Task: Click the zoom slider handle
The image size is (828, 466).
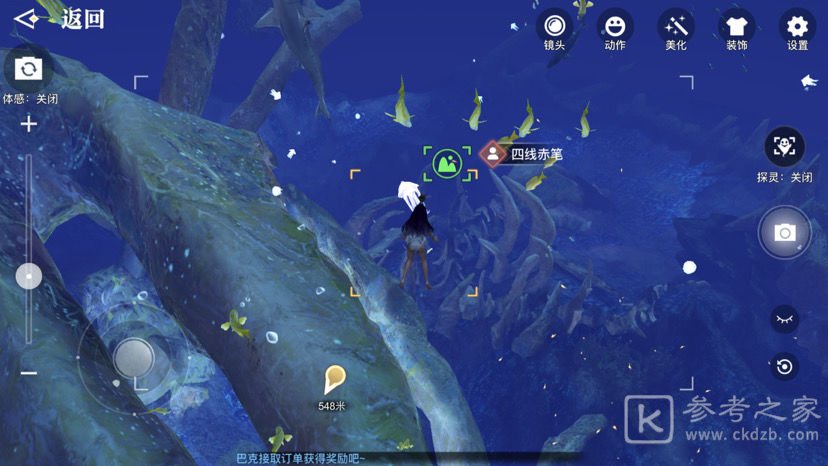Action: click(29, 276)
